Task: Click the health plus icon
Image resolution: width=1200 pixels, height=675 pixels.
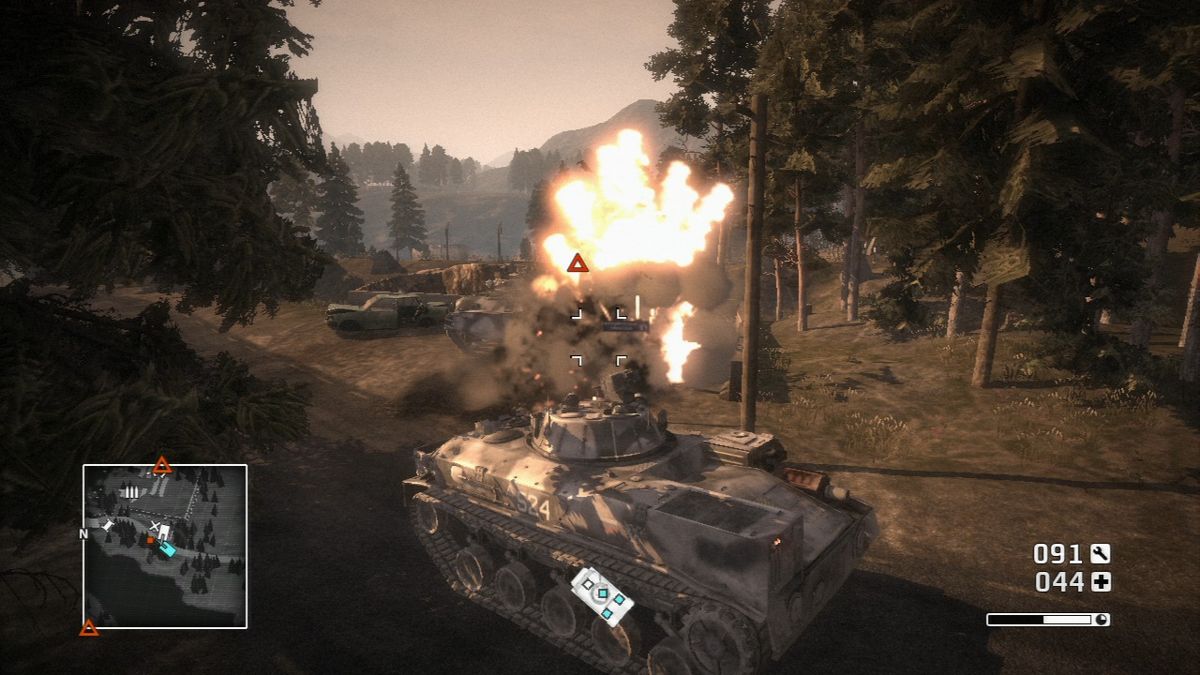Action: [1100, 582]
